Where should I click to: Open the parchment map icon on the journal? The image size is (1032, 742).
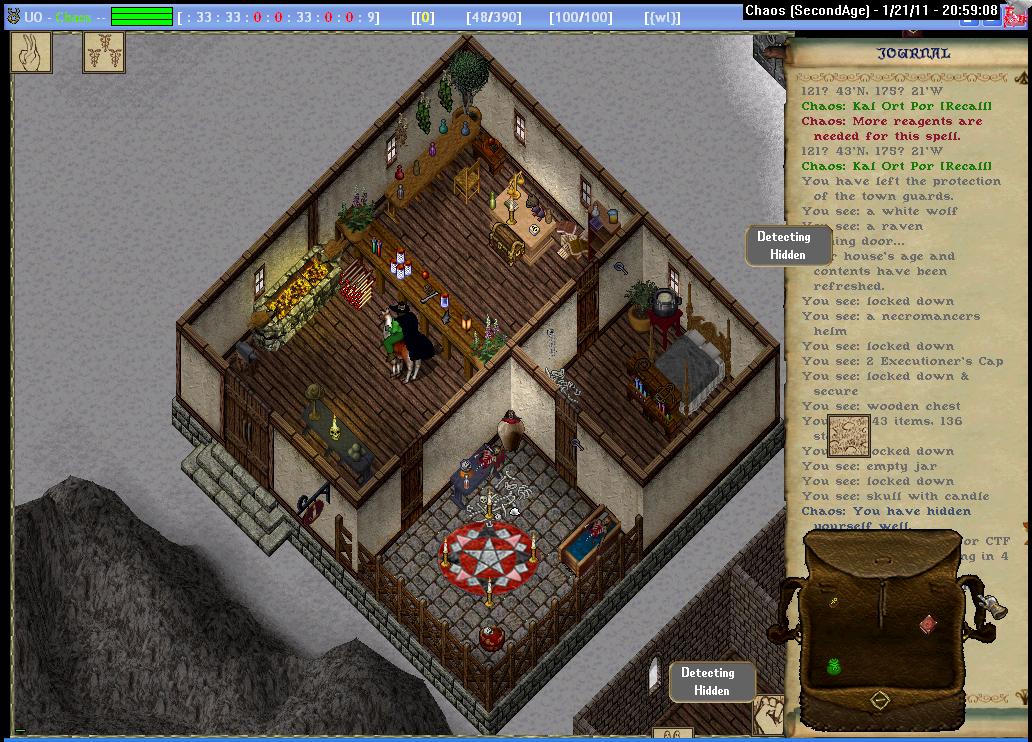coord(848,436)
